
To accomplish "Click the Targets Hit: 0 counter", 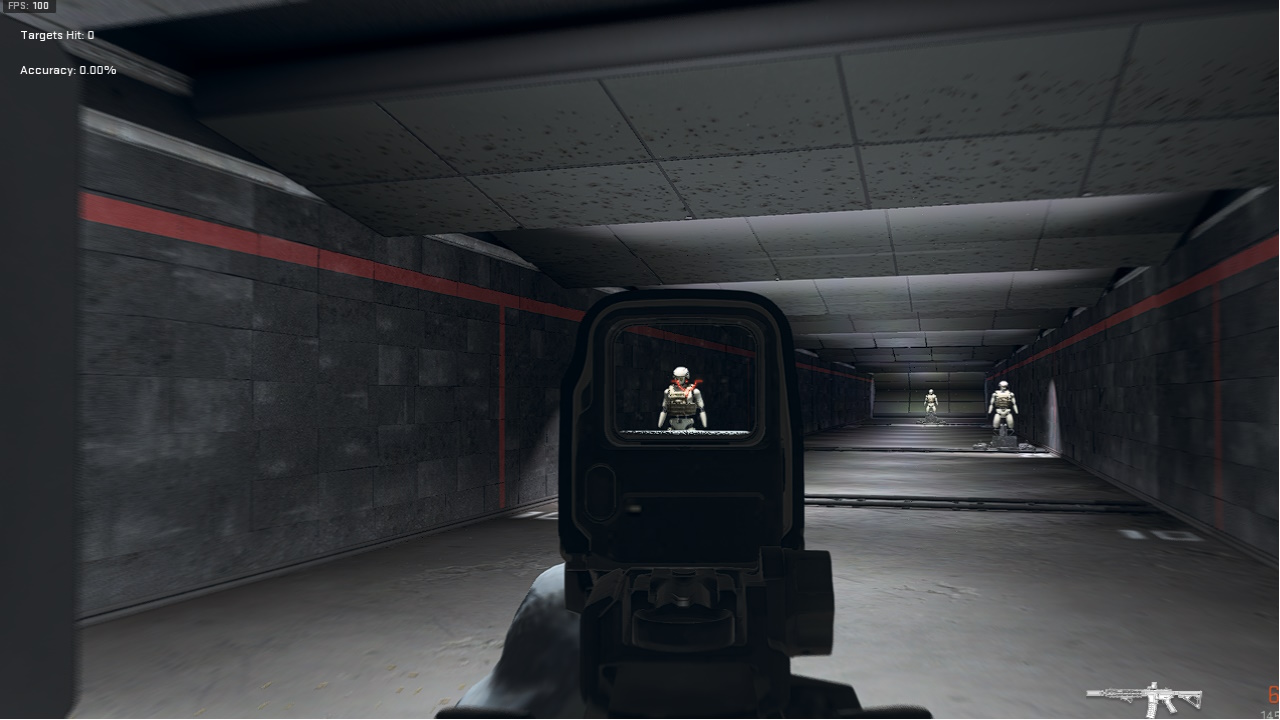I will pyautogui.click(x=55, y=34).
